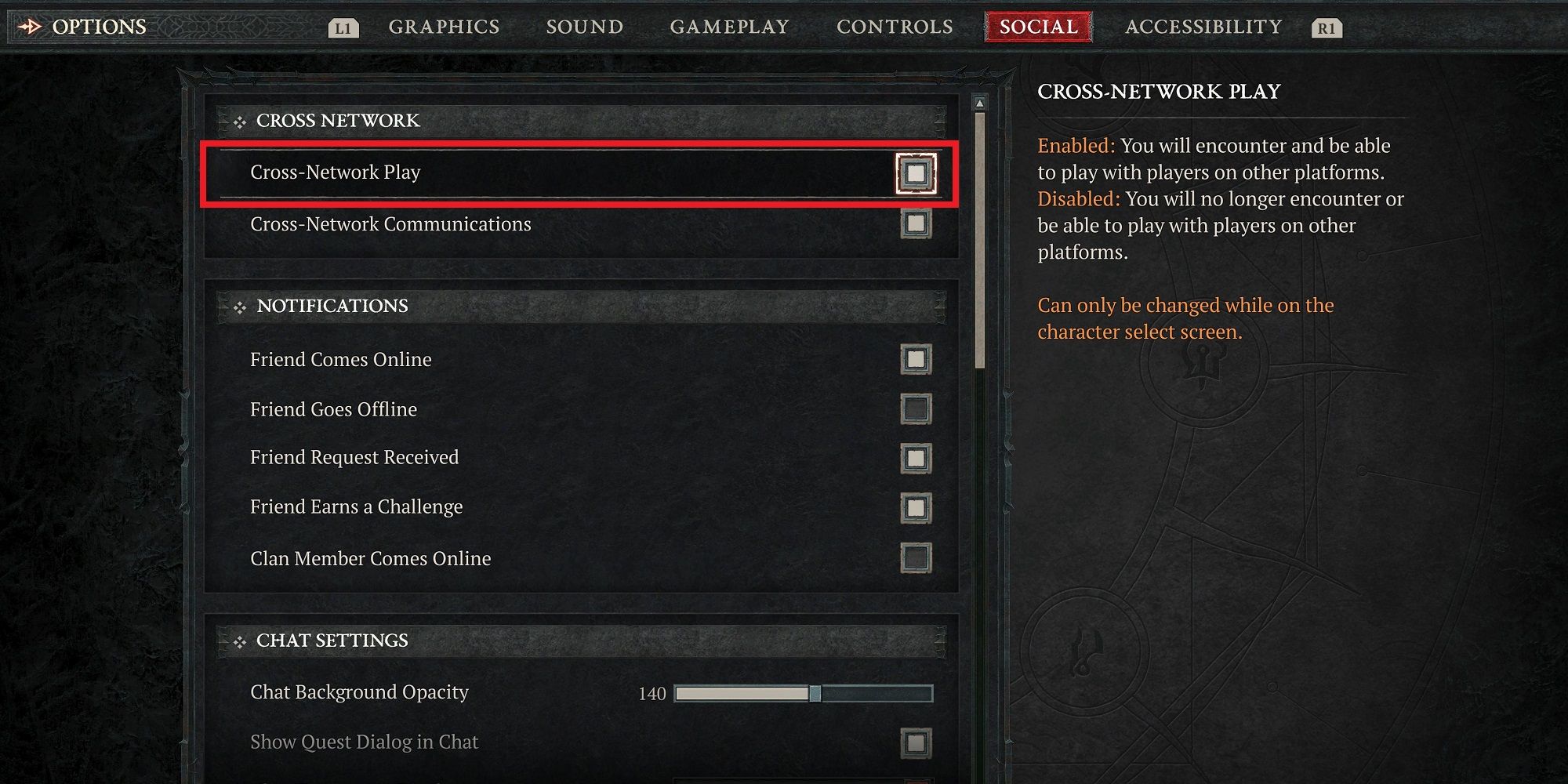The width and height of the screenshot is (1568, 784).
Task: Click the L1 shoulder button icon
Action: [345, 27]
